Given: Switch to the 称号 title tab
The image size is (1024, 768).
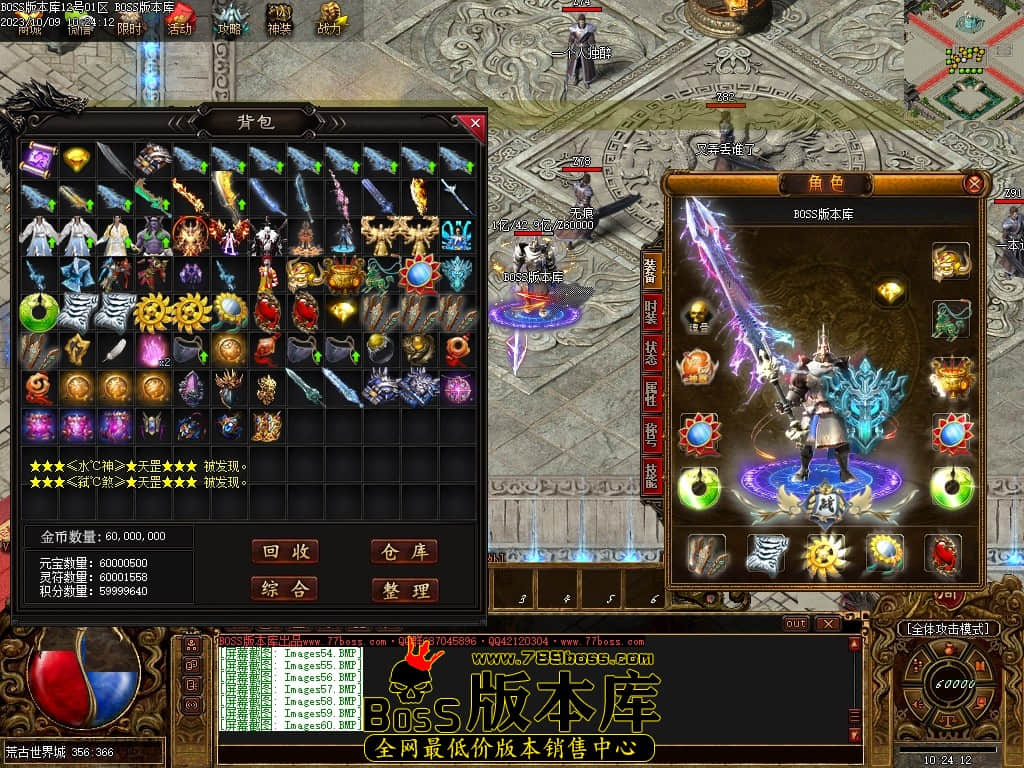Looking at the screenshot, I should [651, 436].
